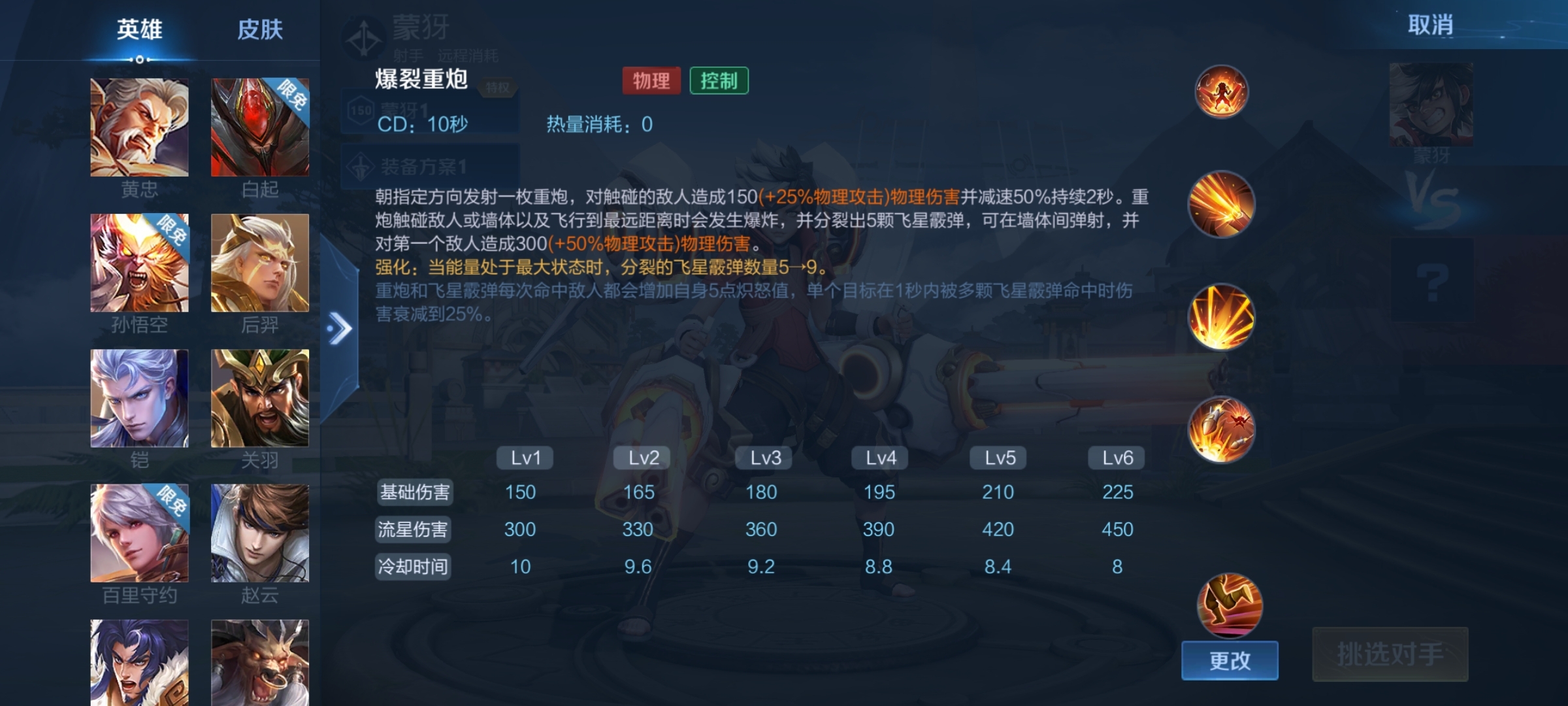Pick 百里守约 hero tile
The width and height of the screenshot is (1568, 706).
tap(139, 533)
